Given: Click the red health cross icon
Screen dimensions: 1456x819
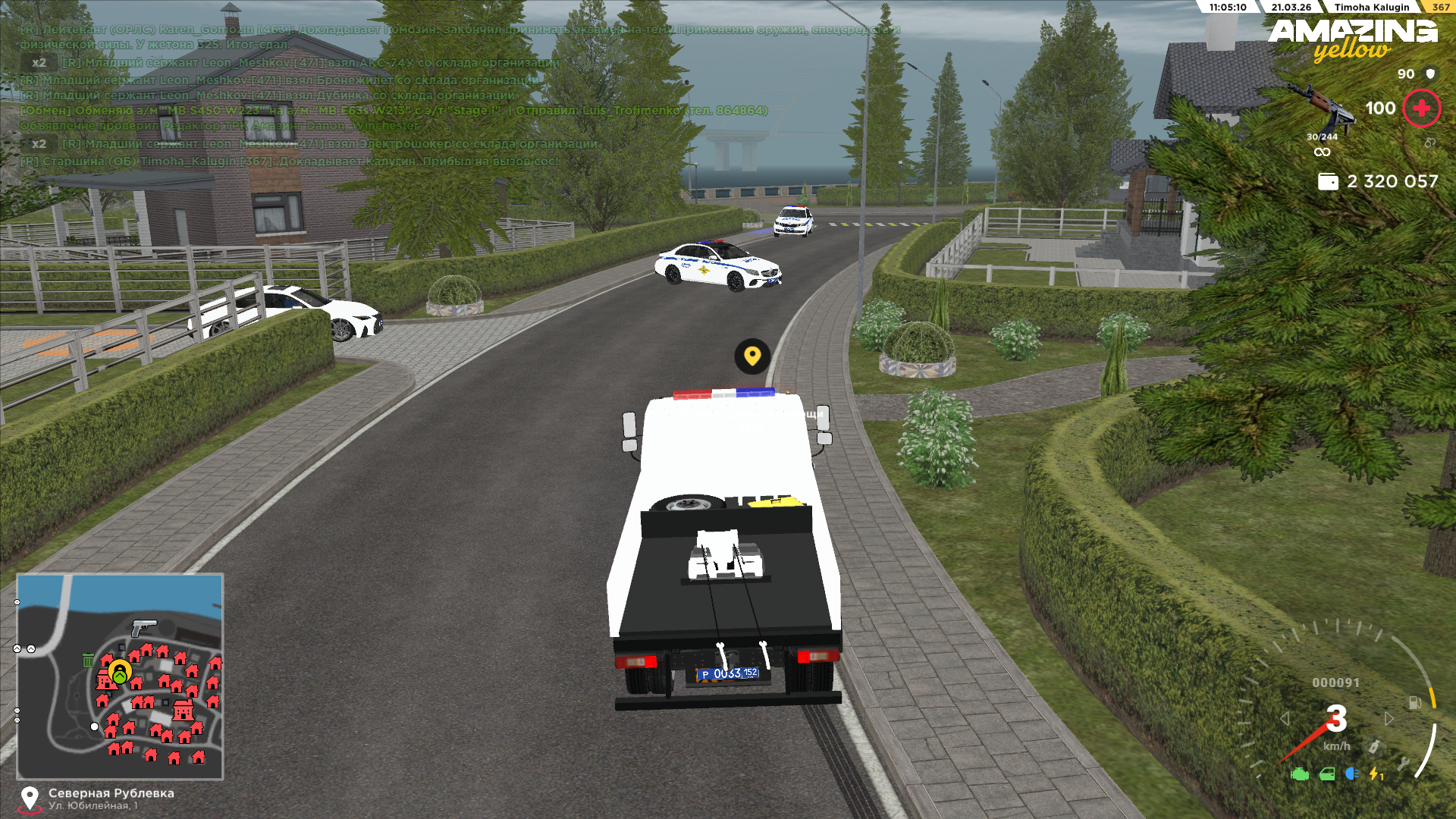Looking at the screenshot, I should [1421, 108].
